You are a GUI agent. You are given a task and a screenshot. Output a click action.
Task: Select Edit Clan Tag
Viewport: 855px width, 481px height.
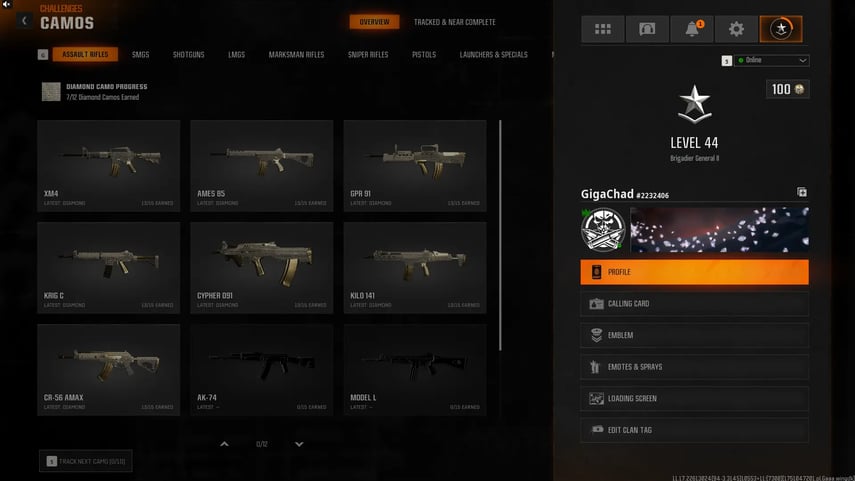coord(694,430)
